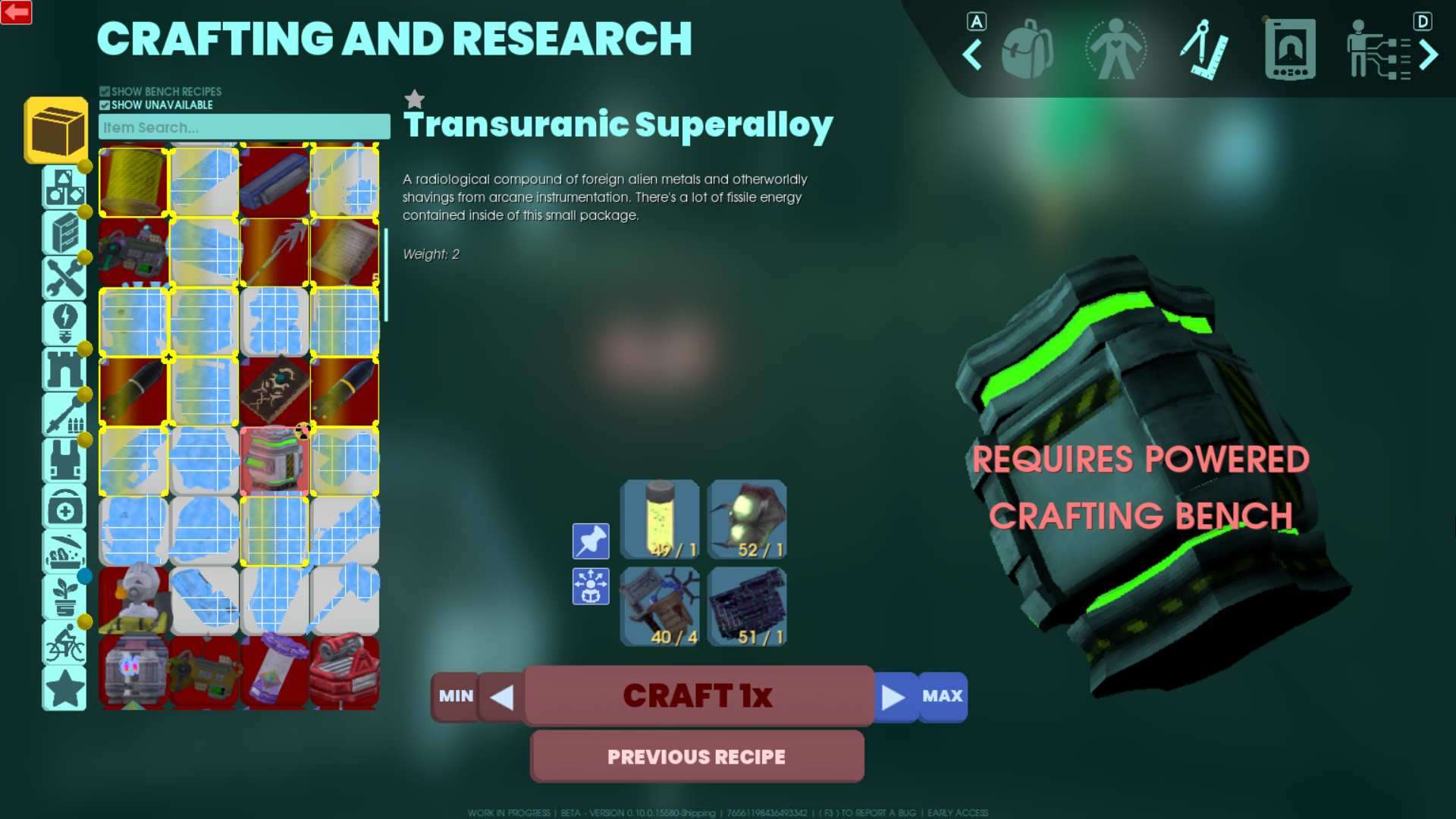This screenshot has width=1456, height=819.
Task: Toggle the Show Unavailable checkbox
Action: [x=105, y=105]
